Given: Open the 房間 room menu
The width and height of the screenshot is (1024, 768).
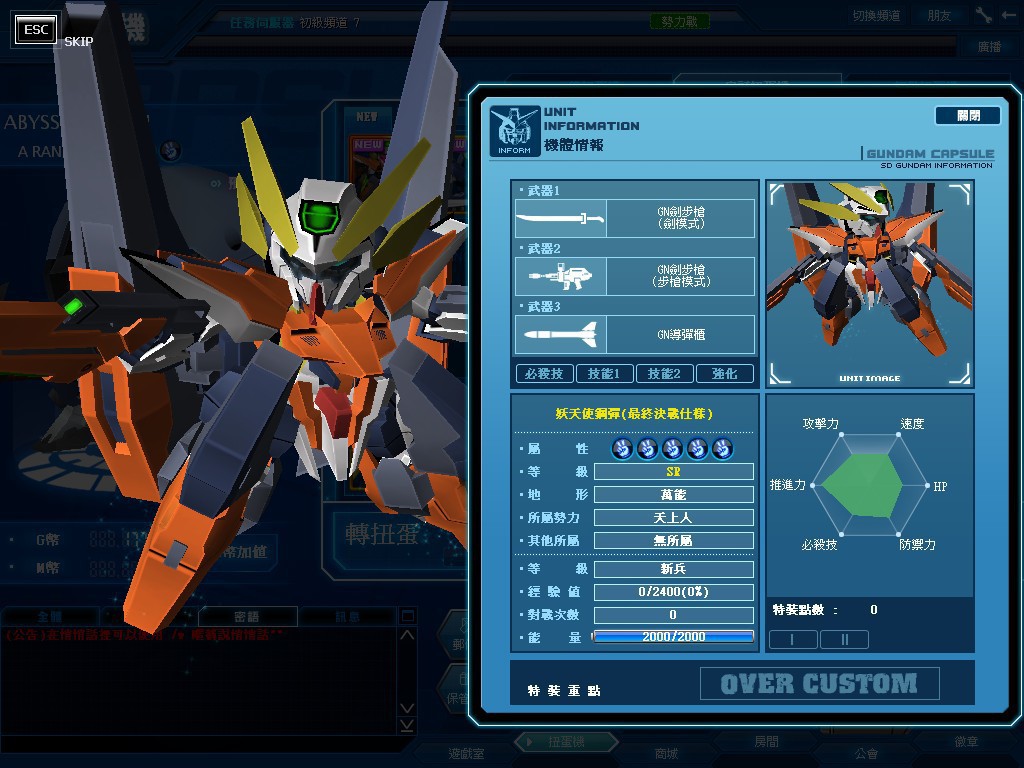Looking at the screenshot, I should [765, 742].
